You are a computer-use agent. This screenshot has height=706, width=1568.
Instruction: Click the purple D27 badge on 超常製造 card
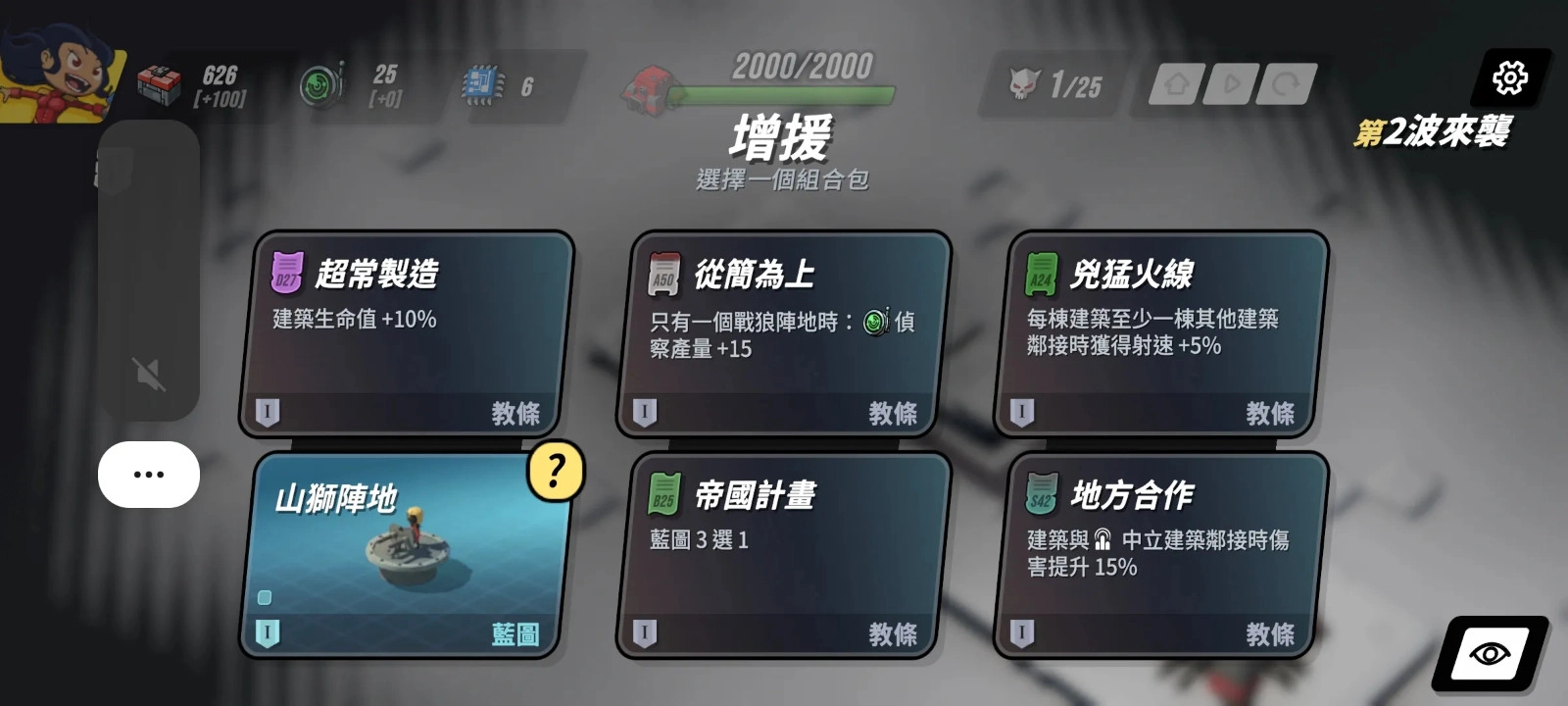pos(287,273)
